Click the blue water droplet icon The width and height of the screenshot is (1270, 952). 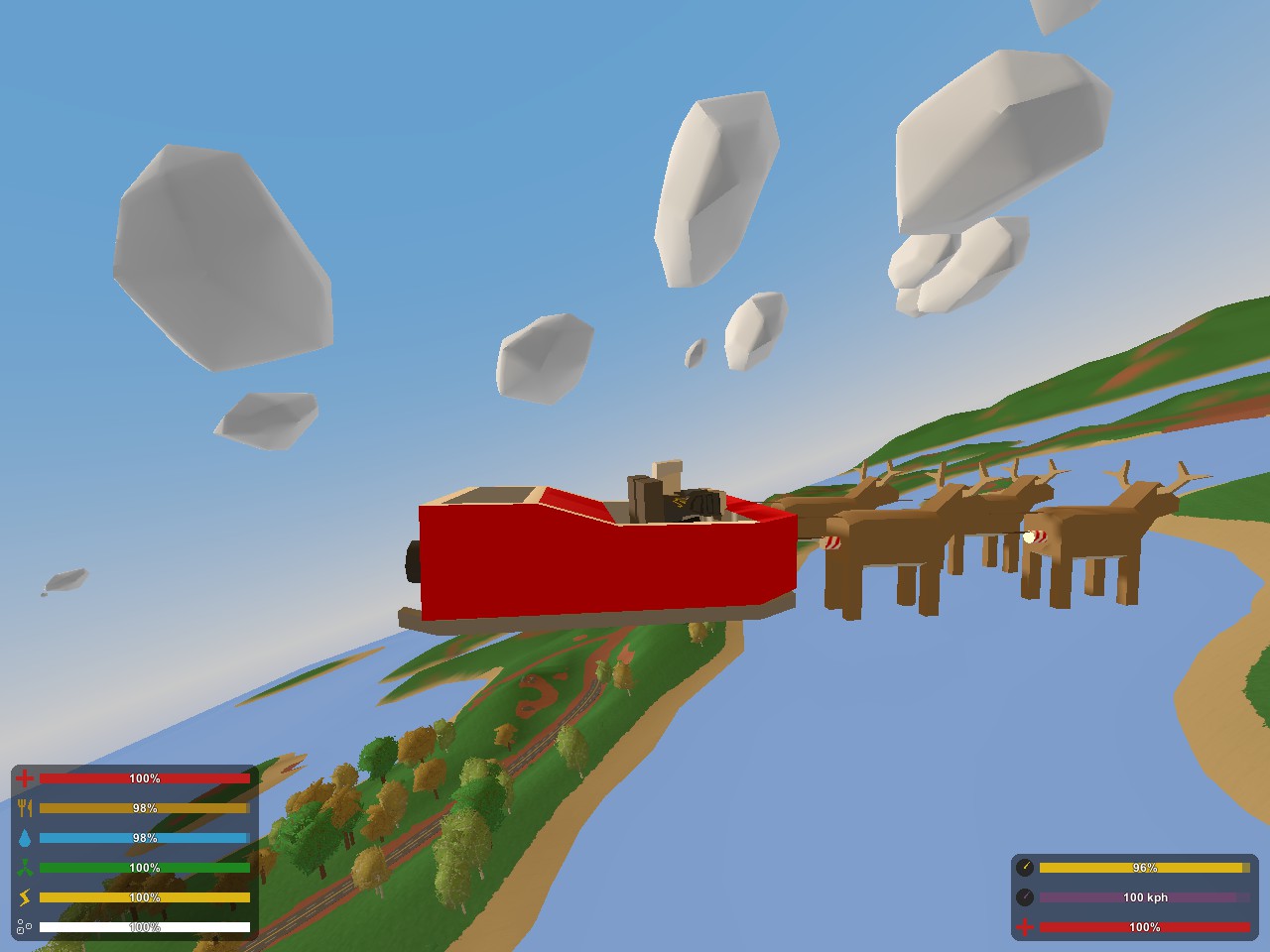tap(25, 838)
